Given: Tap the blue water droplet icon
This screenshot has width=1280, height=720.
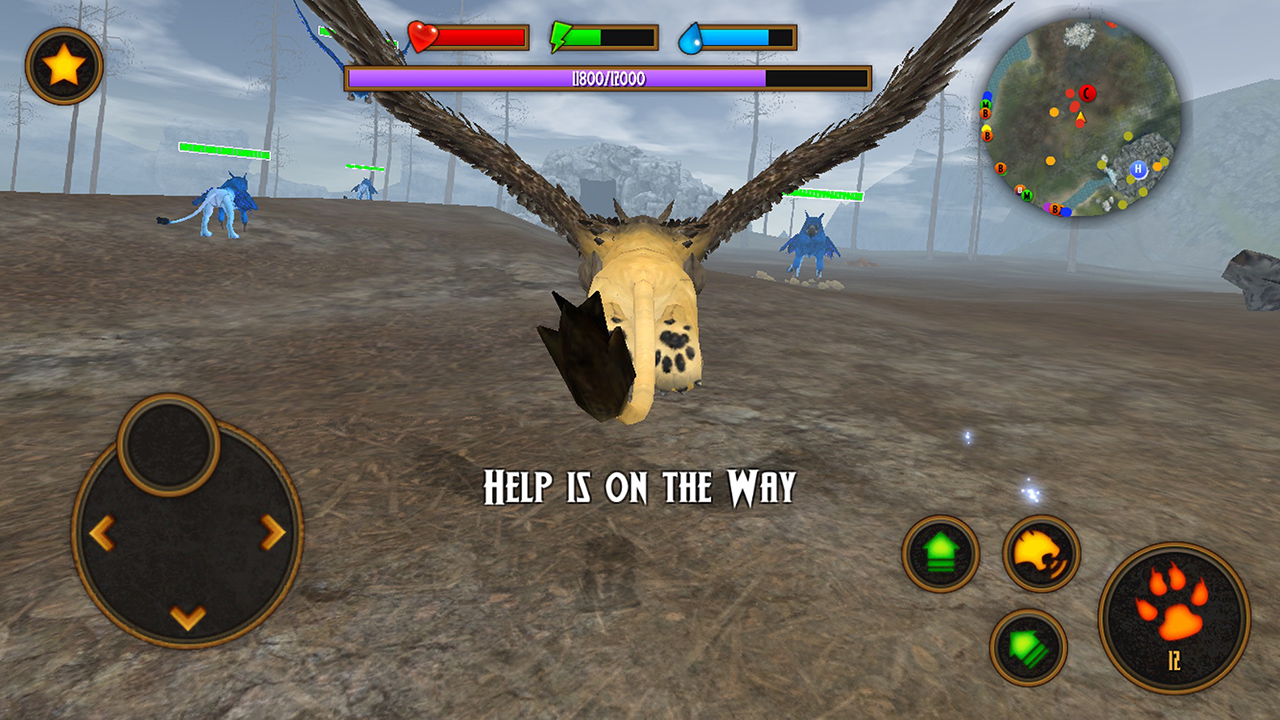Looking at the screenshot, I should 692,38.
